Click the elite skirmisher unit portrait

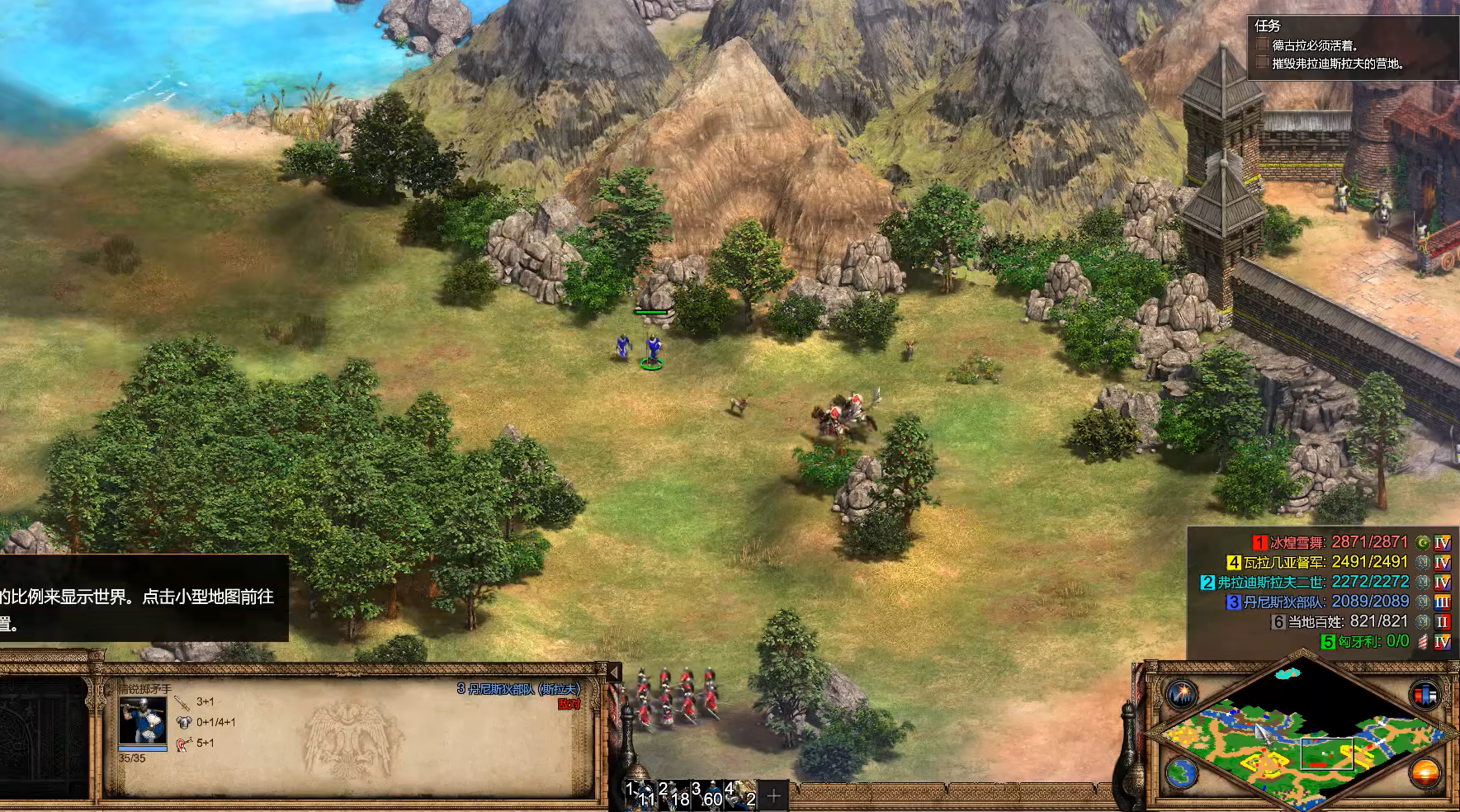[x=143, y=720]
